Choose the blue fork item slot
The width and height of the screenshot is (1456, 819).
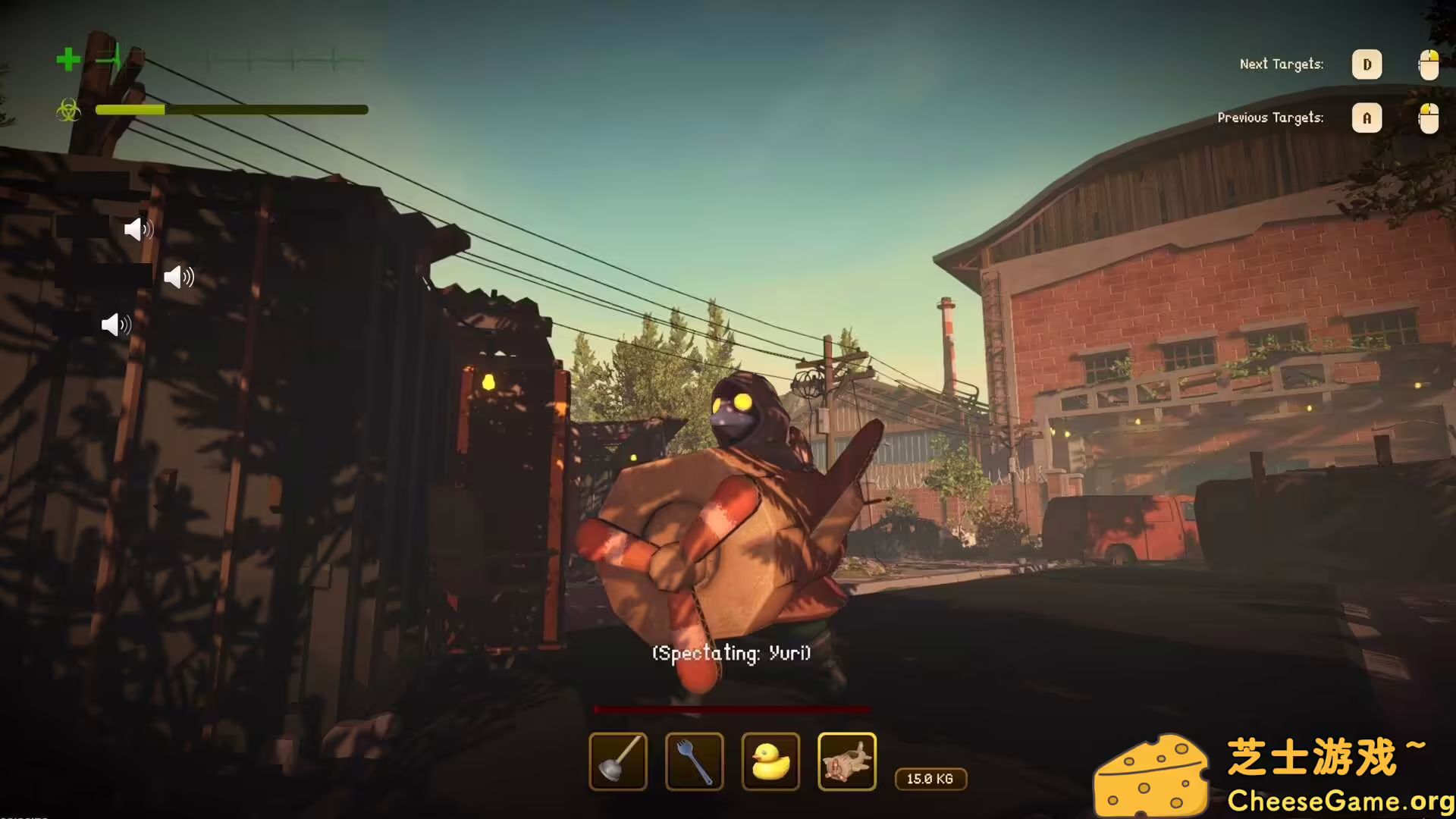pyautogui.click(x=694, y=761)
